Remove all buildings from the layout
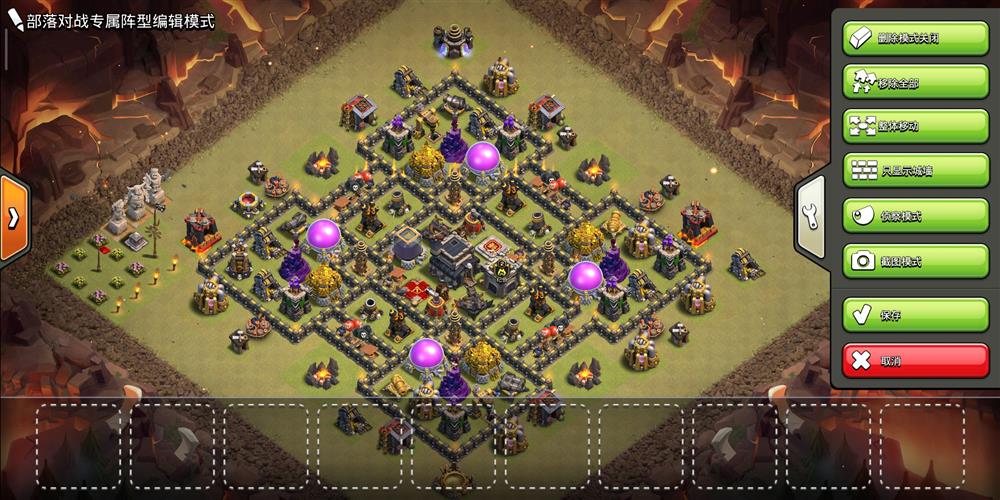 click(x=901, y=82)
